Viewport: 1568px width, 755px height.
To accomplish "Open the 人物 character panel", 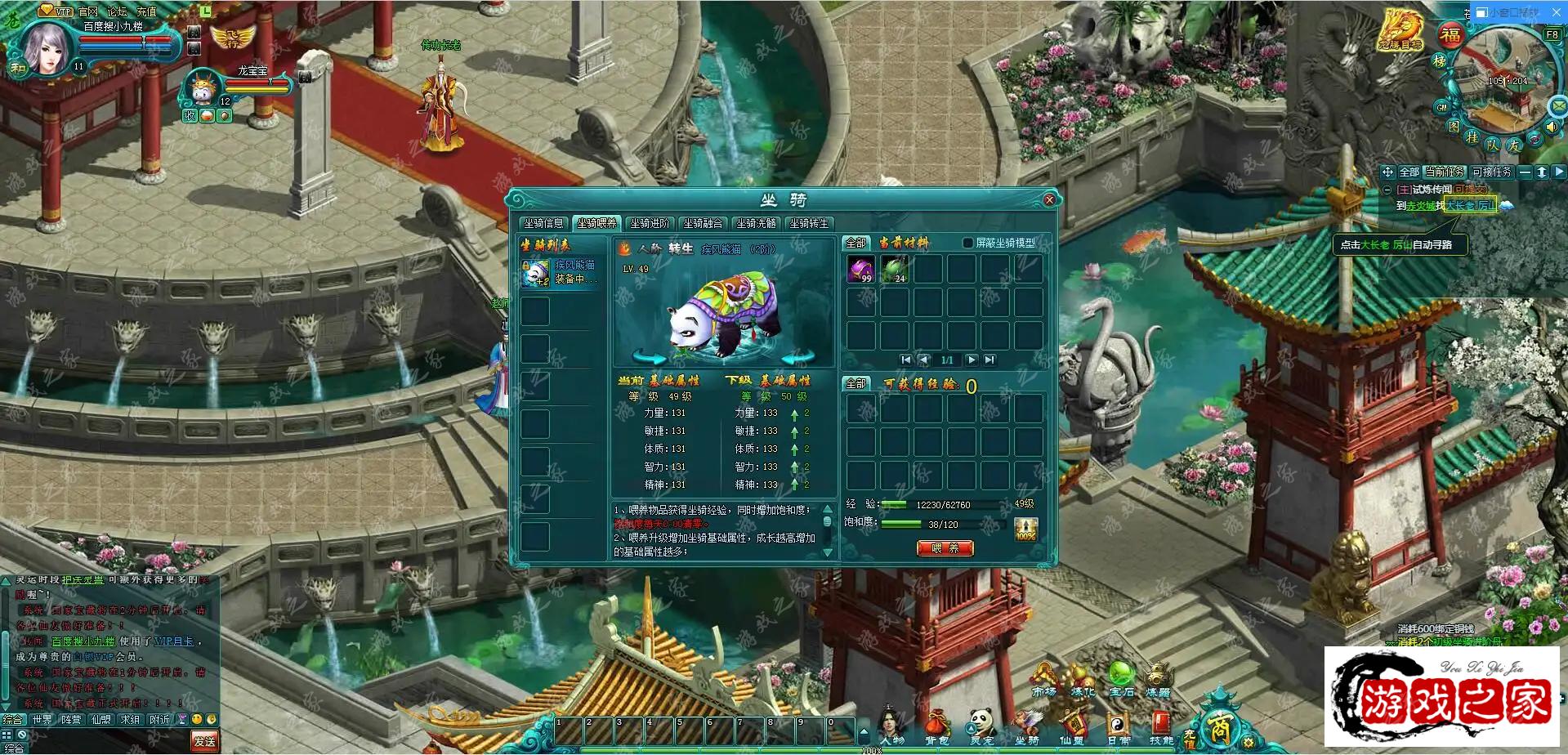I will (892, 727).
